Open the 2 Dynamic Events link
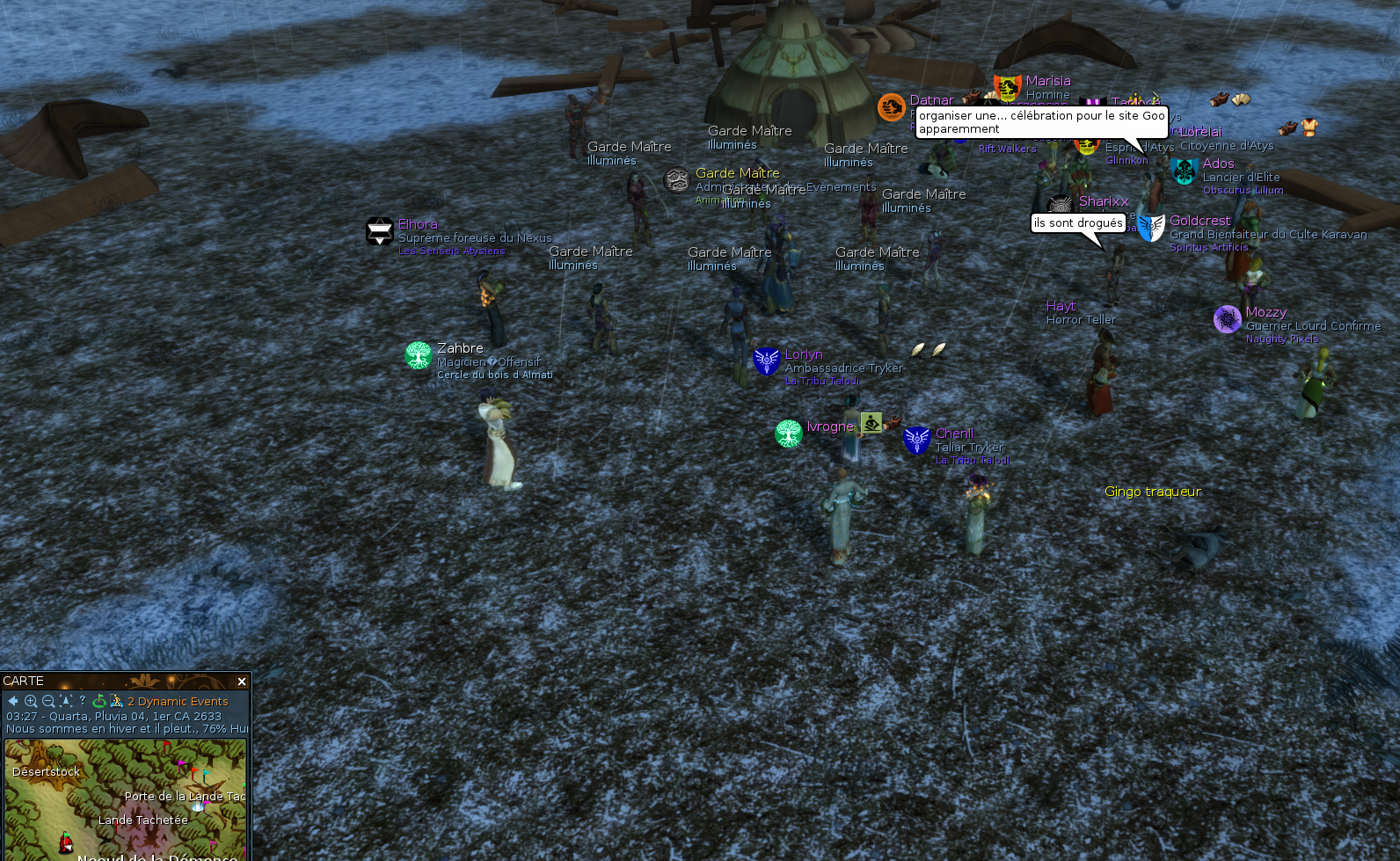 [178, 702]
